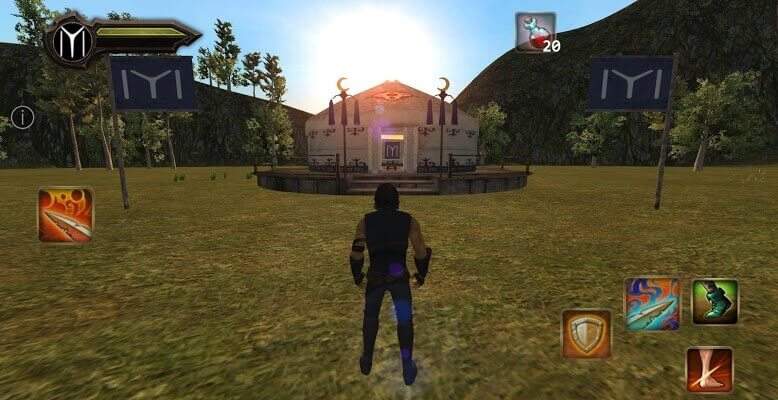Viewport: 778px width, 400px height.
Task: Select the tribe emblem player badge
Action: coord(74,39)
